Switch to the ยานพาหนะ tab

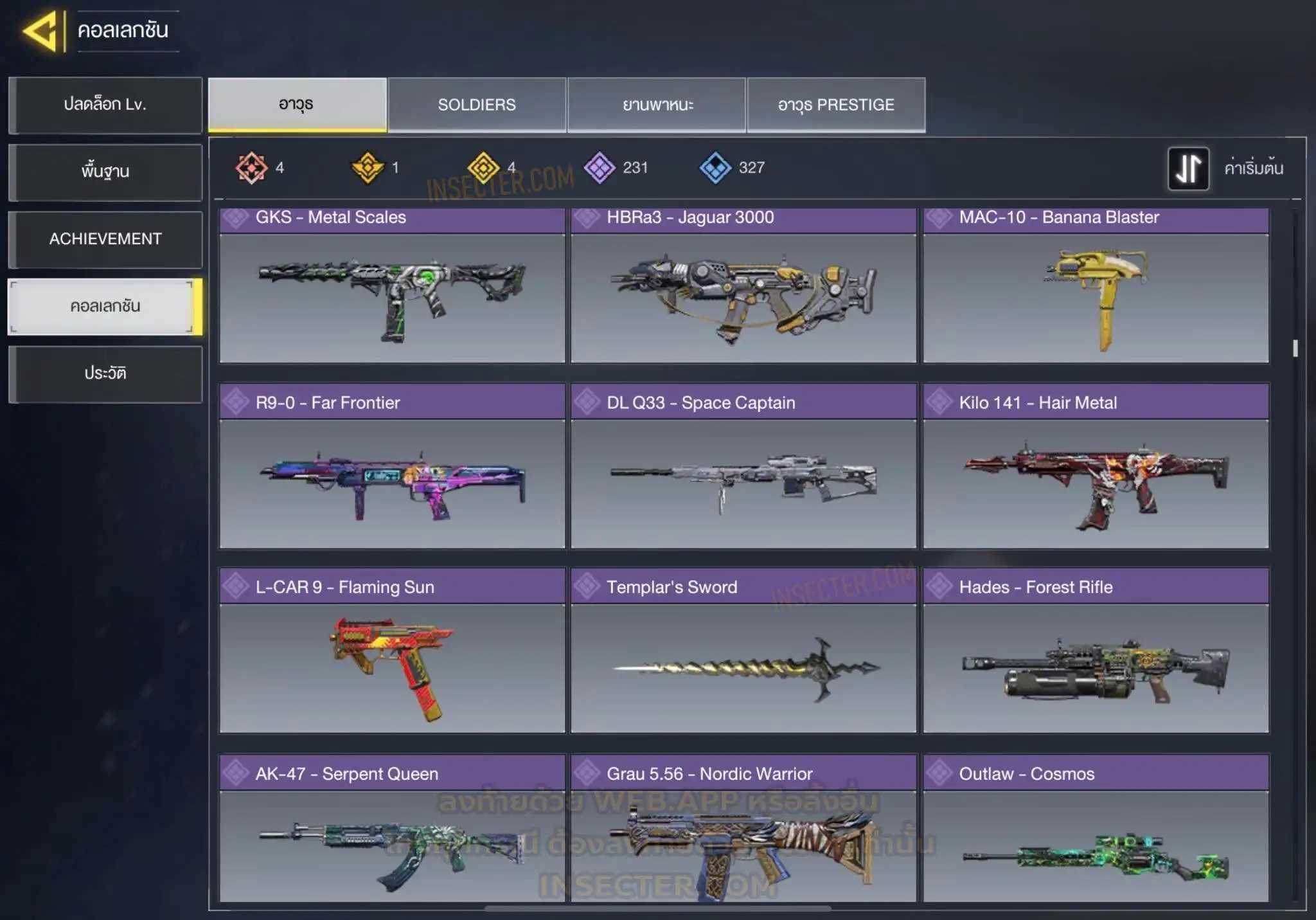pos(657,105)
